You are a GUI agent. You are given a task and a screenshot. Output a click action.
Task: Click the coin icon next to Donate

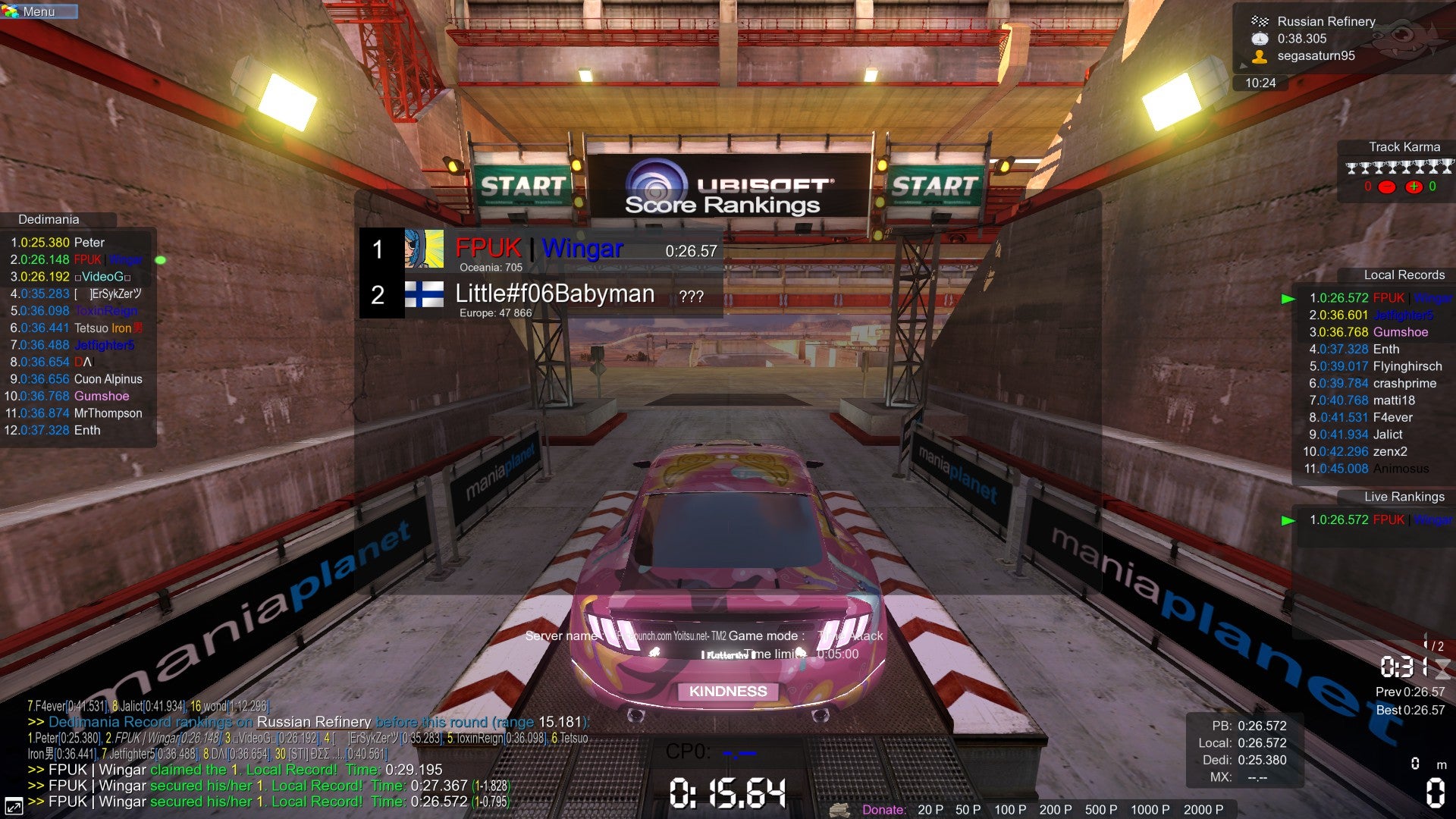point(839,810)
